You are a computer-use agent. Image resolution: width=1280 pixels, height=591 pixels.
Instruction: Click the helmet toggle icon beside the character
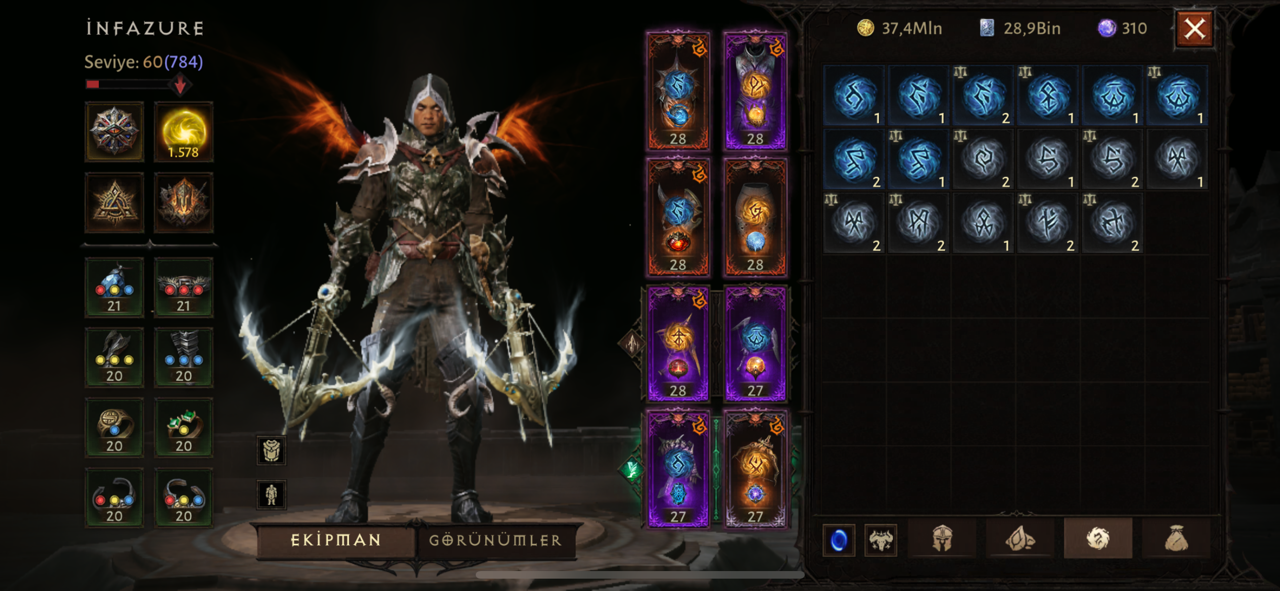coord(271,451)
